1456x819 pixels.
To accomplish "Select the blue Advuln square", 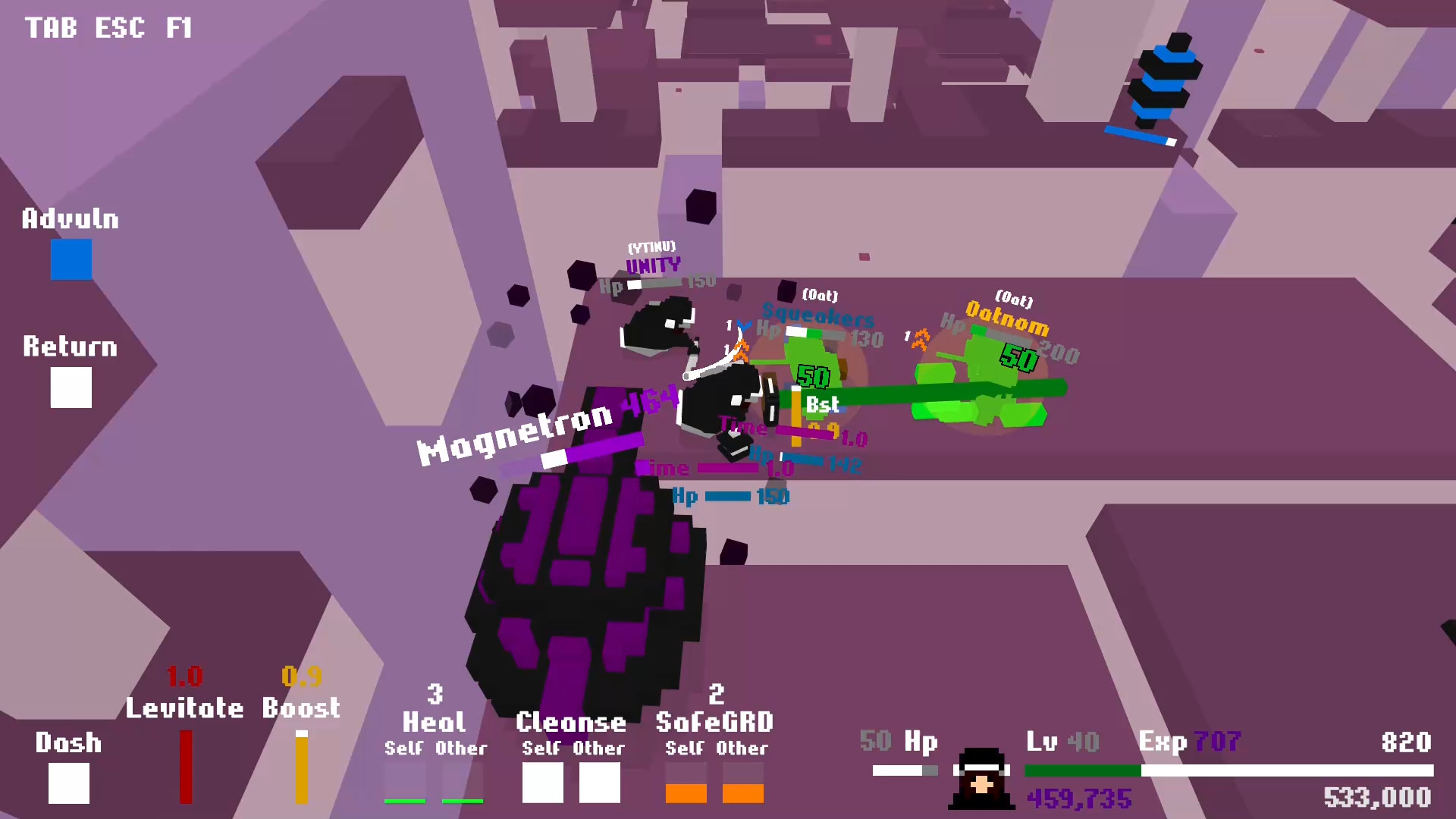I will coord(71,259).
